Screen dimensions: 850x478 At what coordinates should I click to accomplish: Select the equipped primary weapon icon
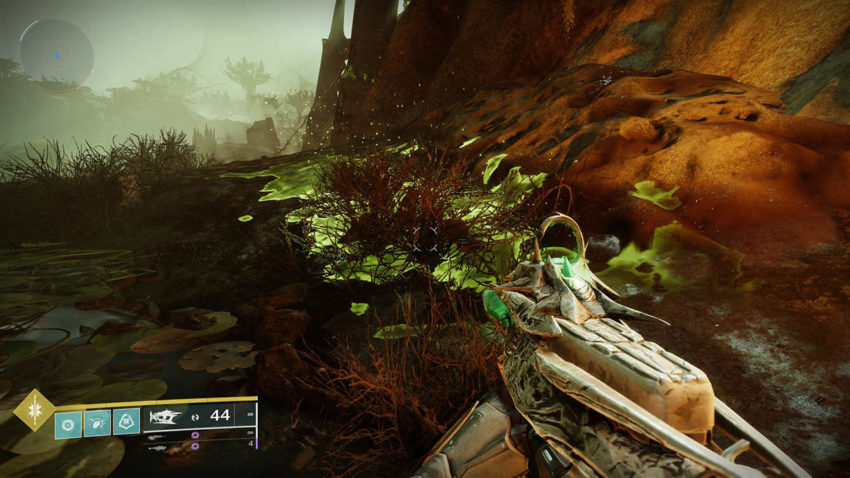[x=165, y=415]
